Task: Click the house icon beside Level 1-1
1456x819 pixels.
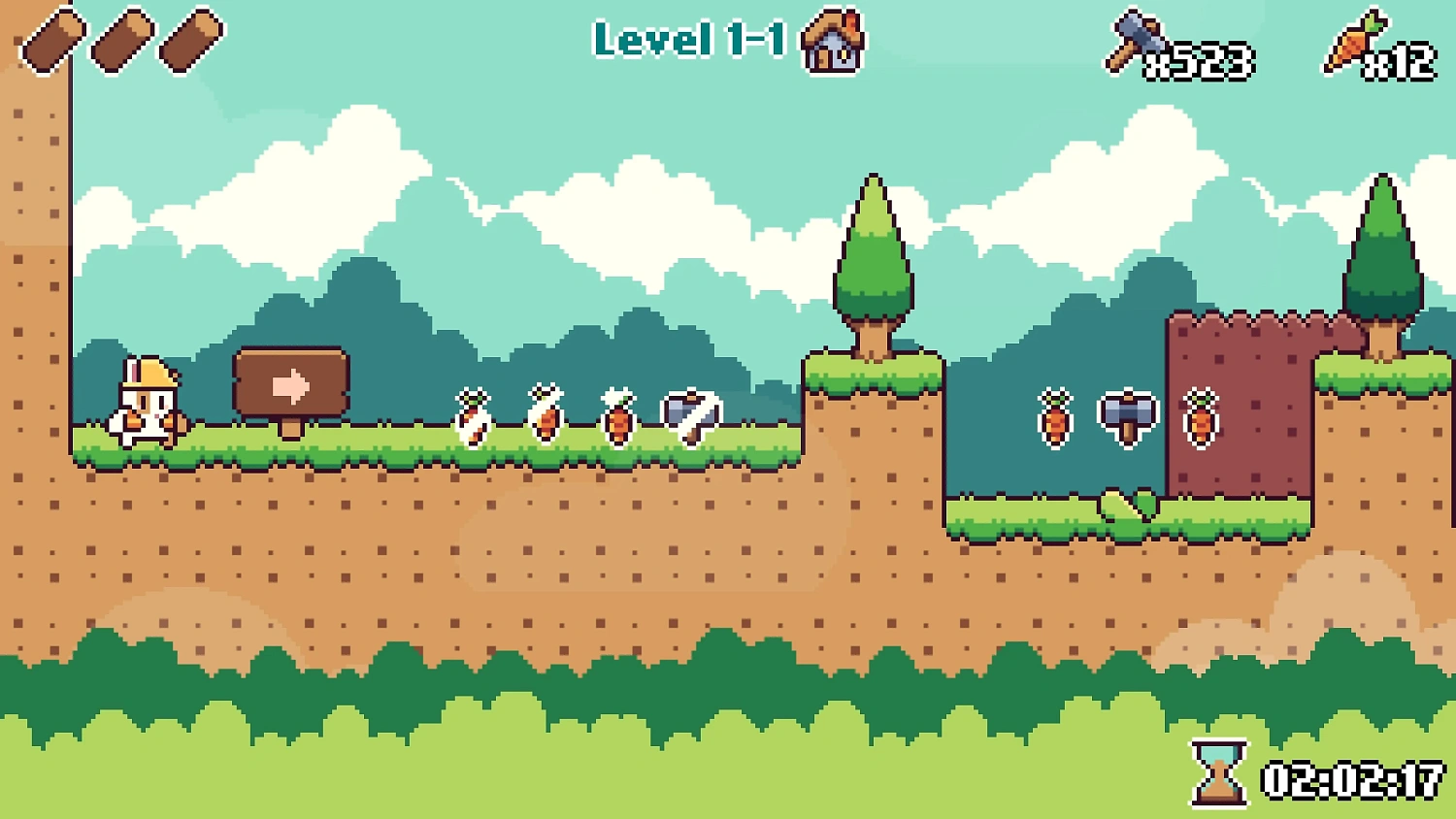Action: point(832,43)
